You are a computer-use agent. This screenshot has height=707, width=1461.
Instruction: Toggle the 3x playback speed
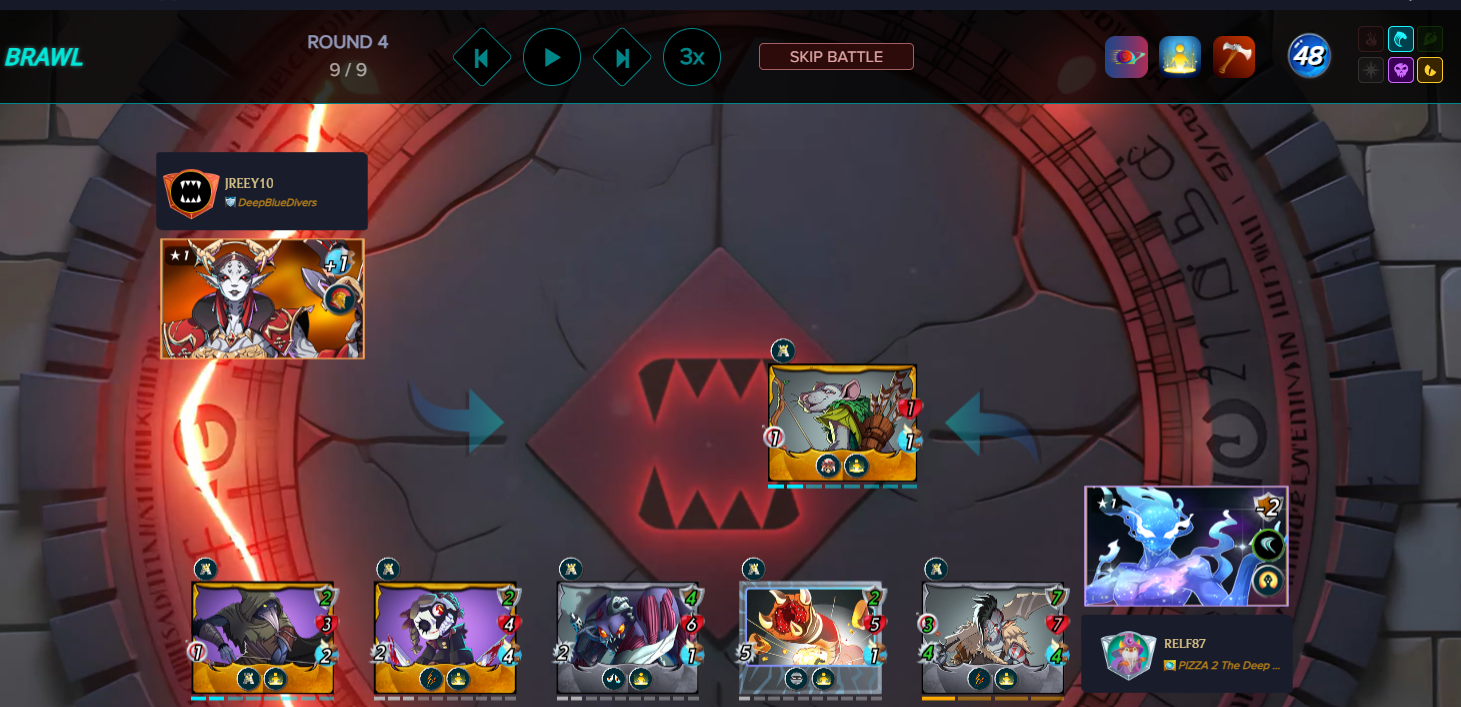click(x=692, y=57)
